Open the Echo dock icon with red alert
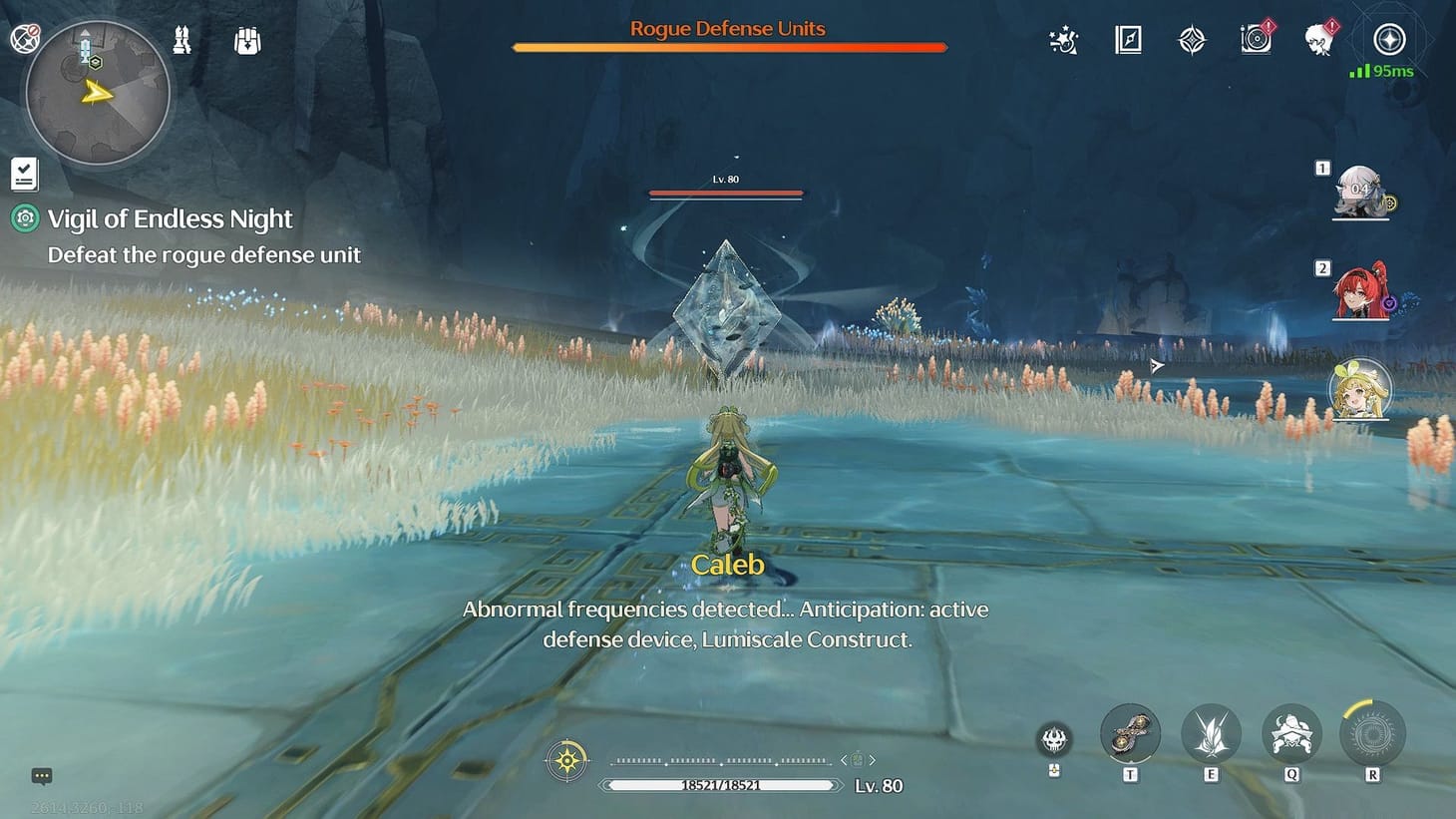1456x819 pixels. point(1256,40)
